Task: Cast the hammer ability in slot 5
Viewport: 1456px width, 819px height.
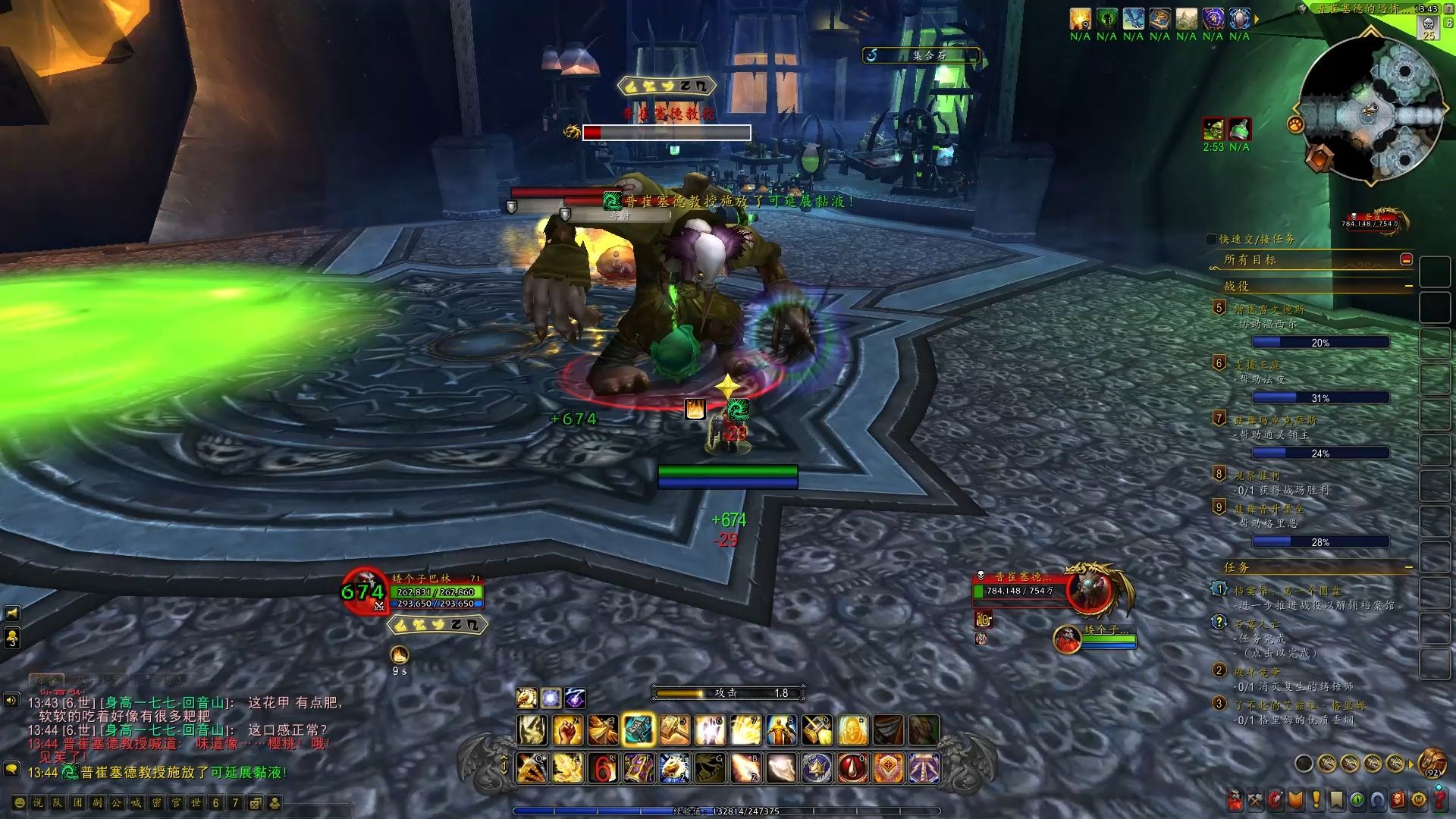Action: point(674,730)
